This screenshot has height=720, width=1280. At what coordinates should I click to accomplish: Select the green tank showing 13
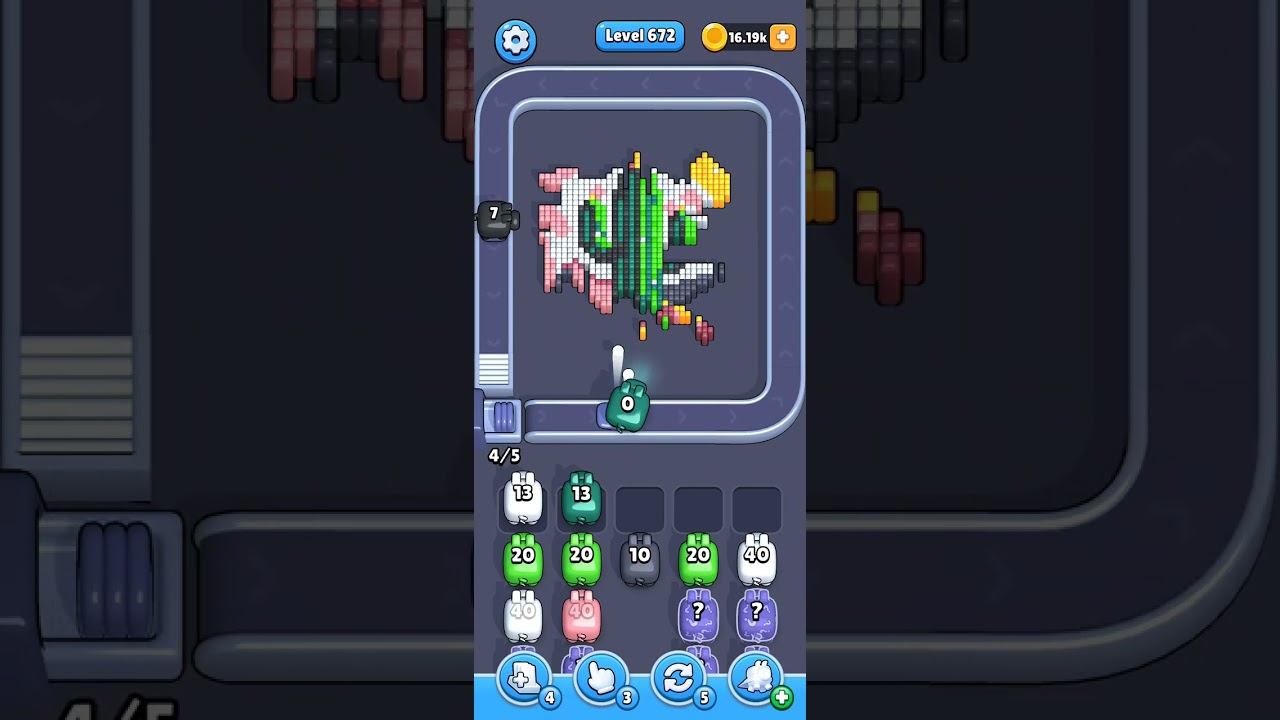click(x=581, y=498)
